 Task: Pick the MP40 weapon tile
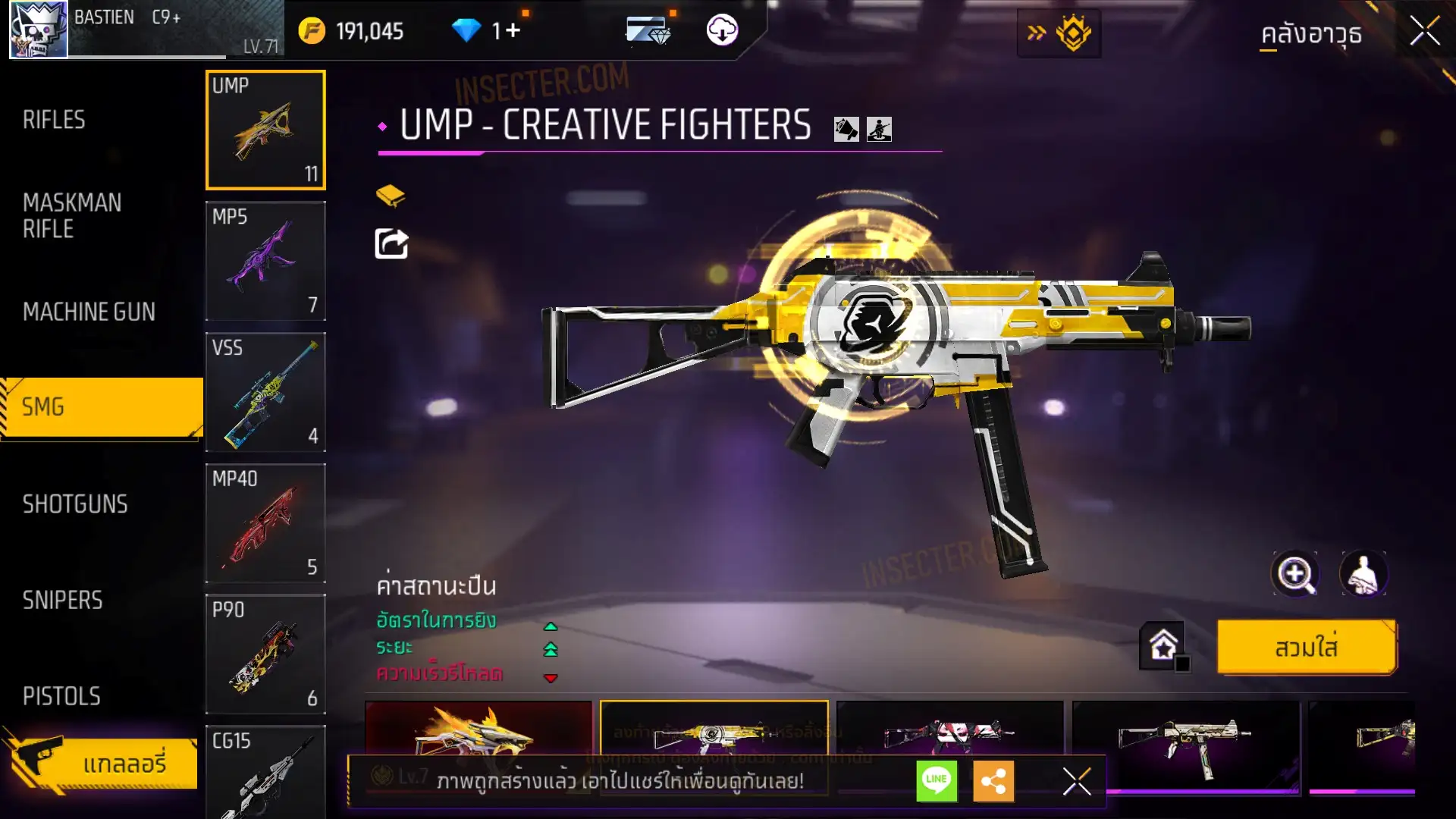(x=265, y=523)
